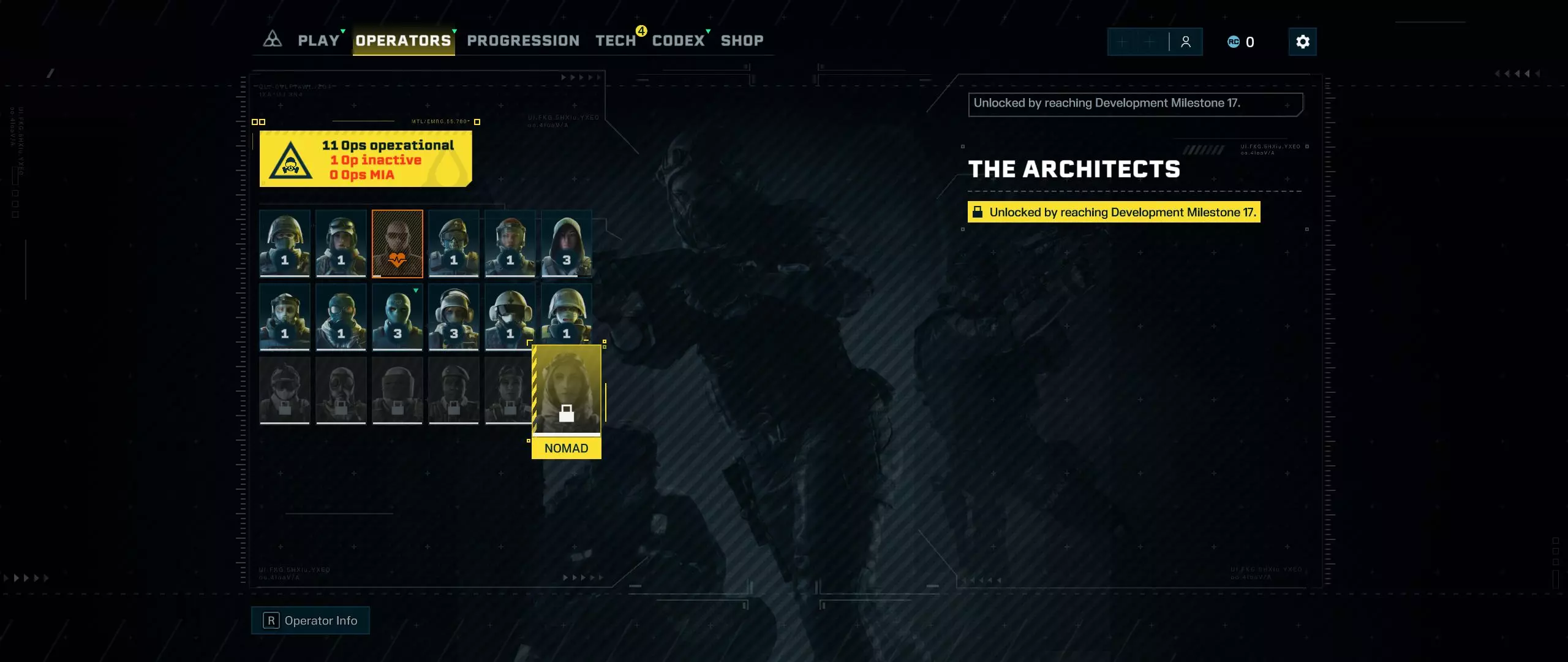Visit the SHOP tab
1568x662 pixels.
(742, 41)
